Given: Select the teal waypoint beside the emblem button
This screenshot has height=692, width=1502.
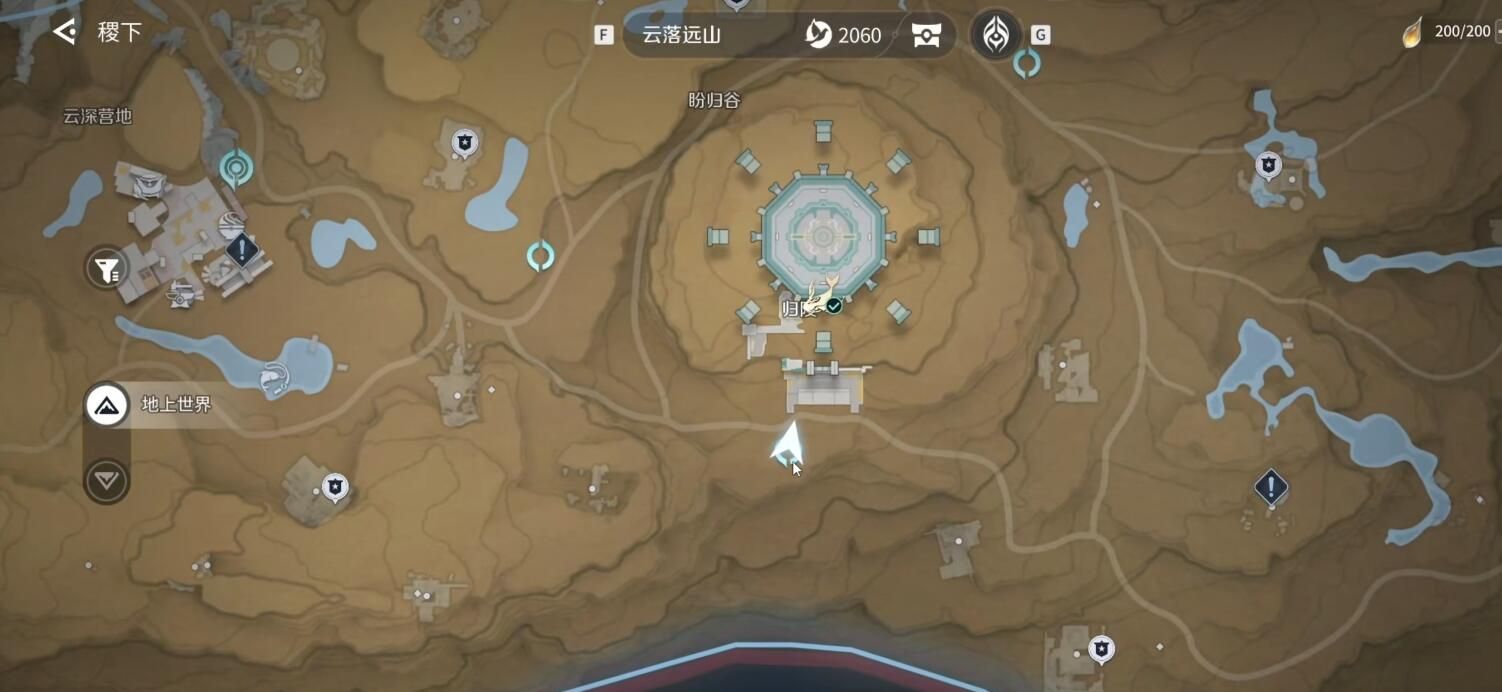Looking at the screenshot, I should [x=1027, y=64].
